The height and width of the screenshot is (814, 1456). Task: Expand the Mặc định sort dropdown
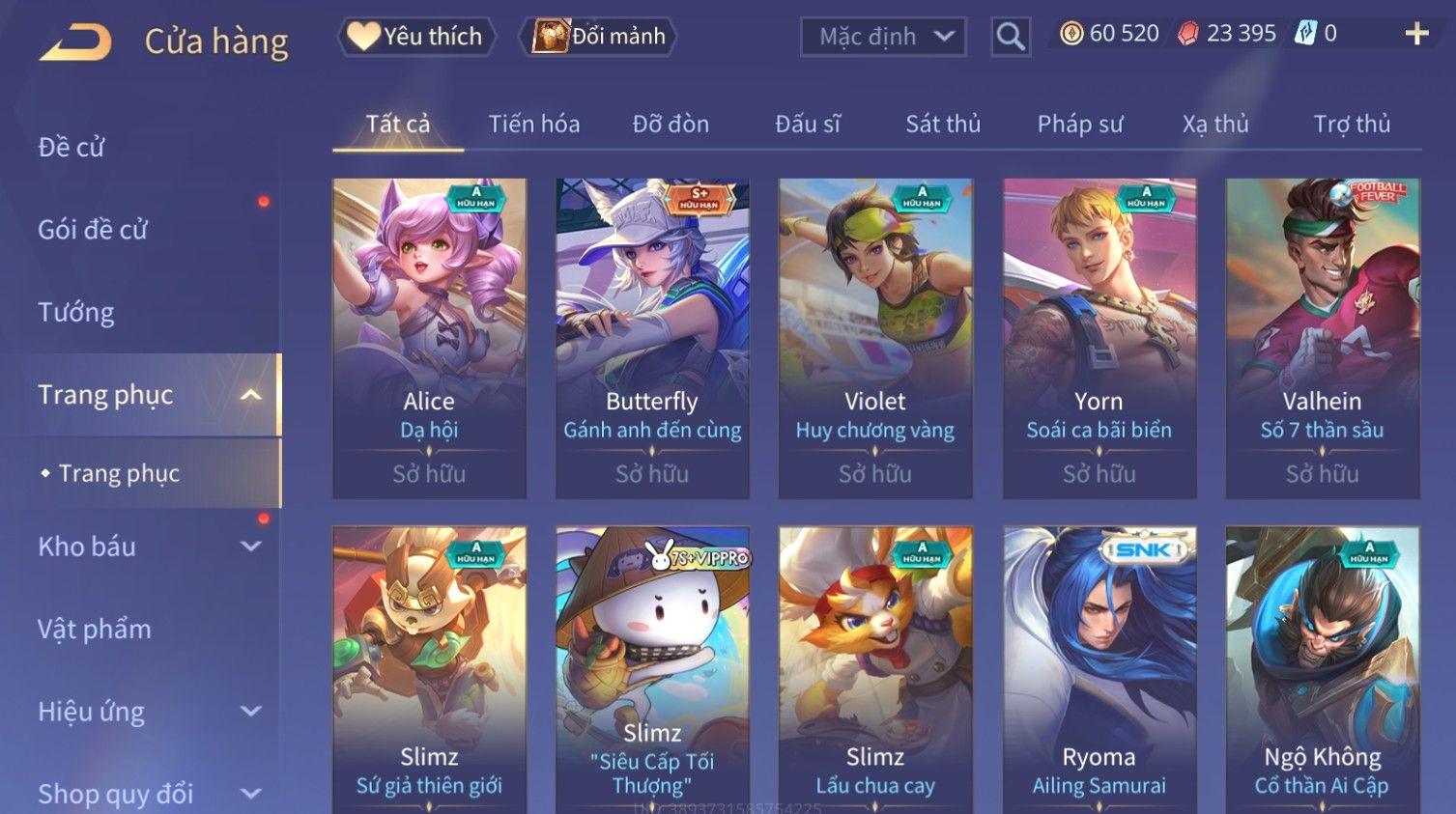883,37
